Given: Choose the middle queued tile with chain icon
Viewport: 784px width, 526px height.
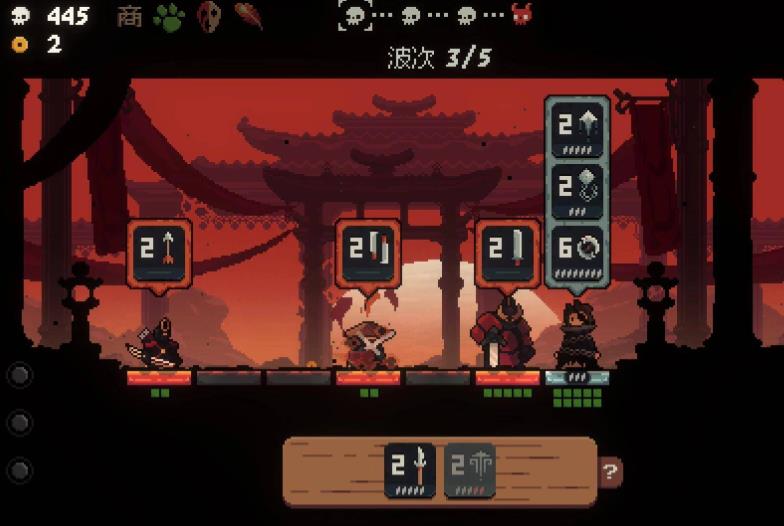Looking at the screenshot, I should (577, 188).
